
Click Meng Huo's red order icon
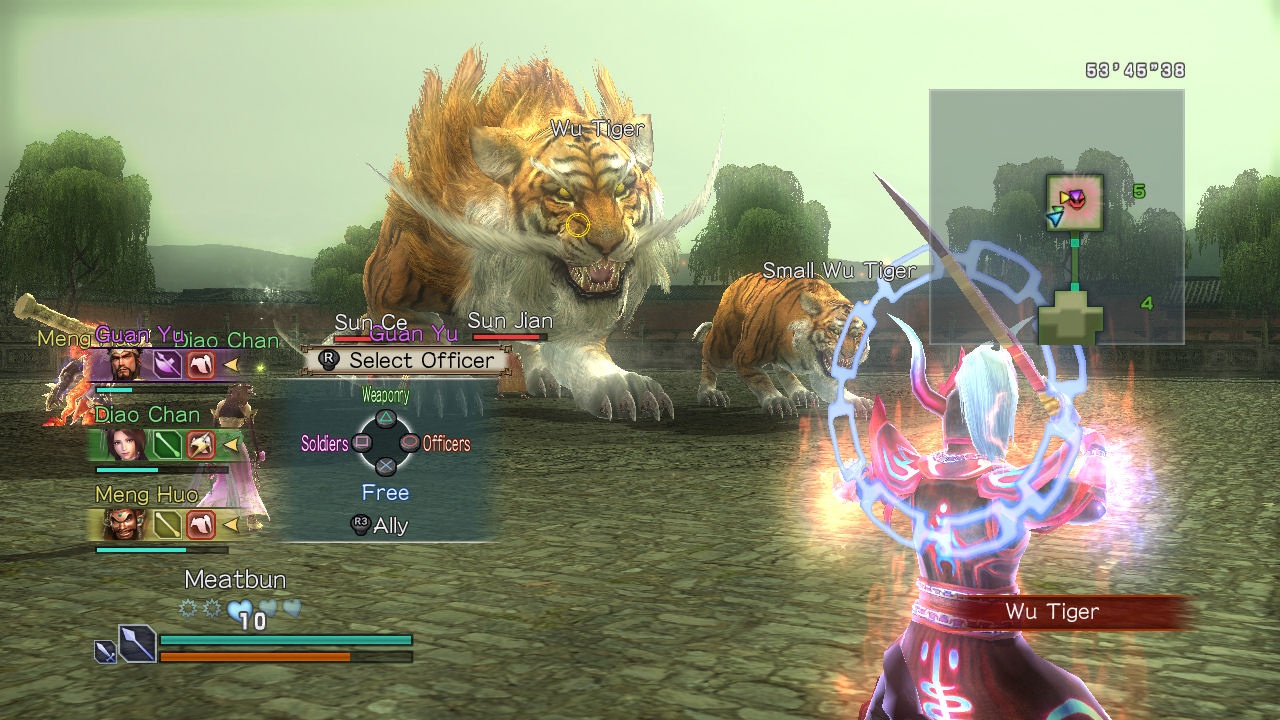pos(201,523)
